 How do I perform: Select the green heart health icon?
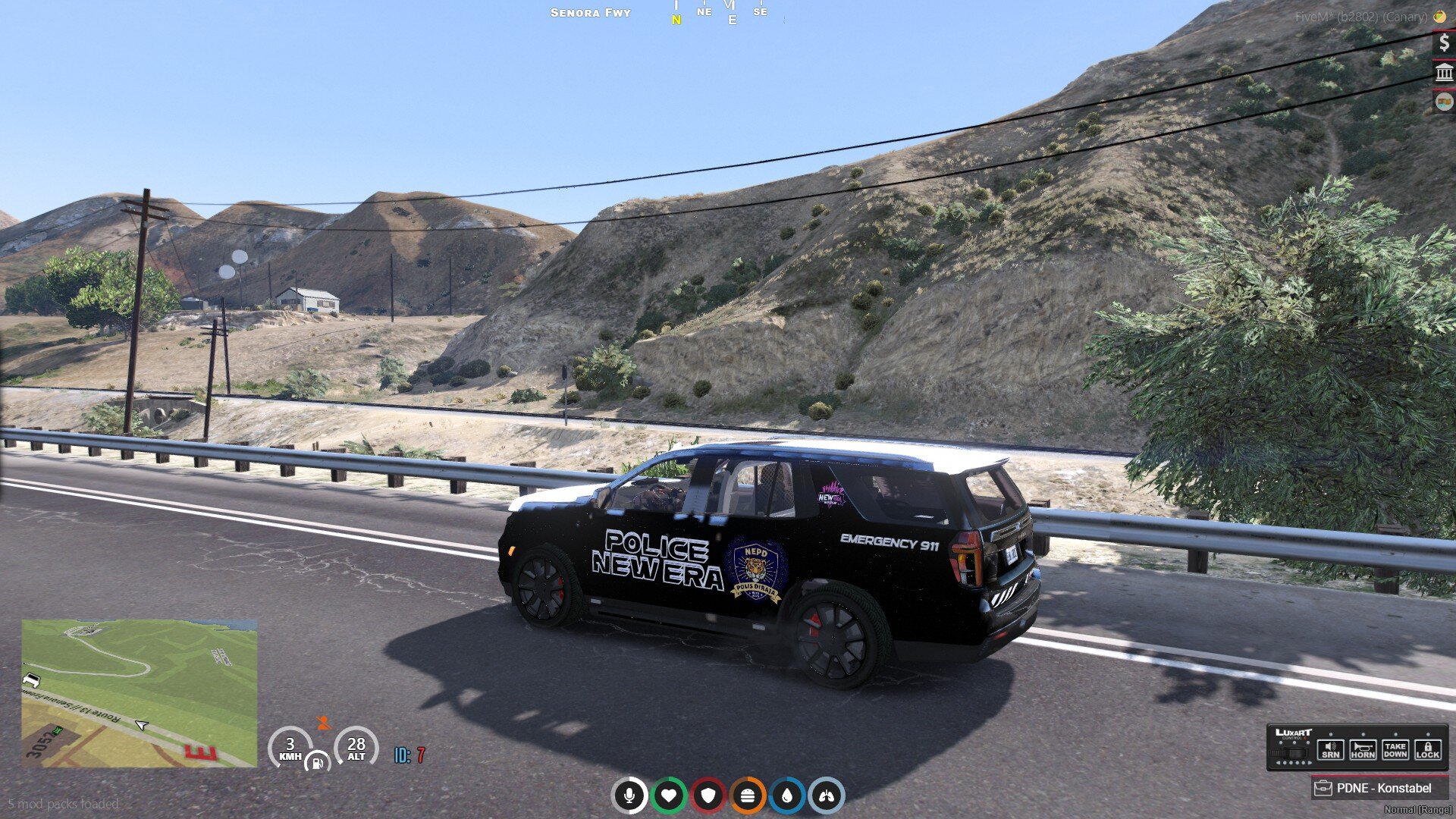(668, 795)
